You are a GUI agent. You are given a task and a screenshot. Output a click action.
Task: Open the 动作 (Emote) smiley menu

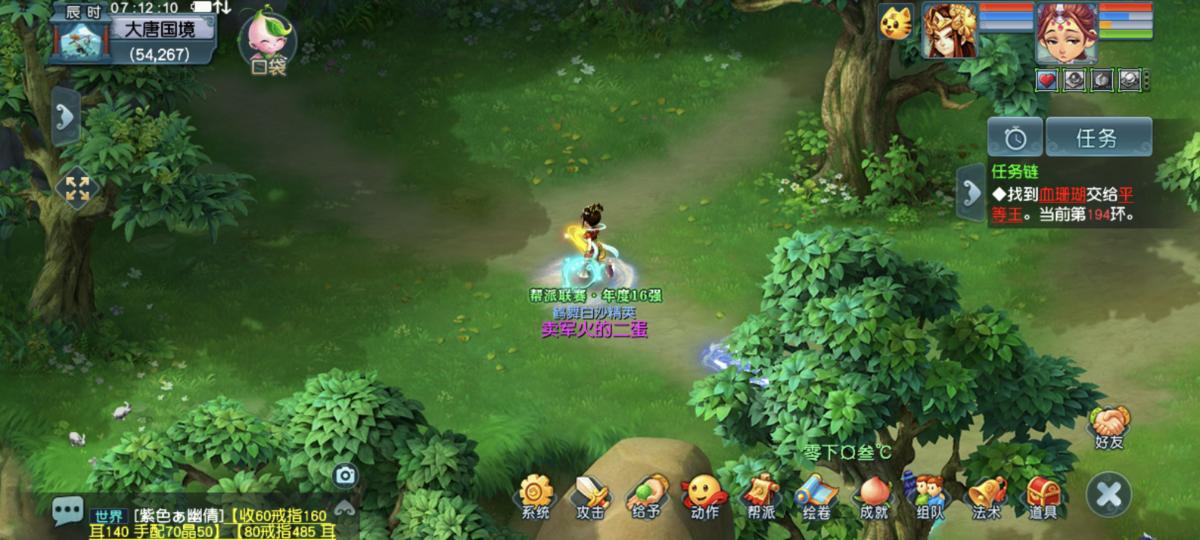(x=704, y=495)
